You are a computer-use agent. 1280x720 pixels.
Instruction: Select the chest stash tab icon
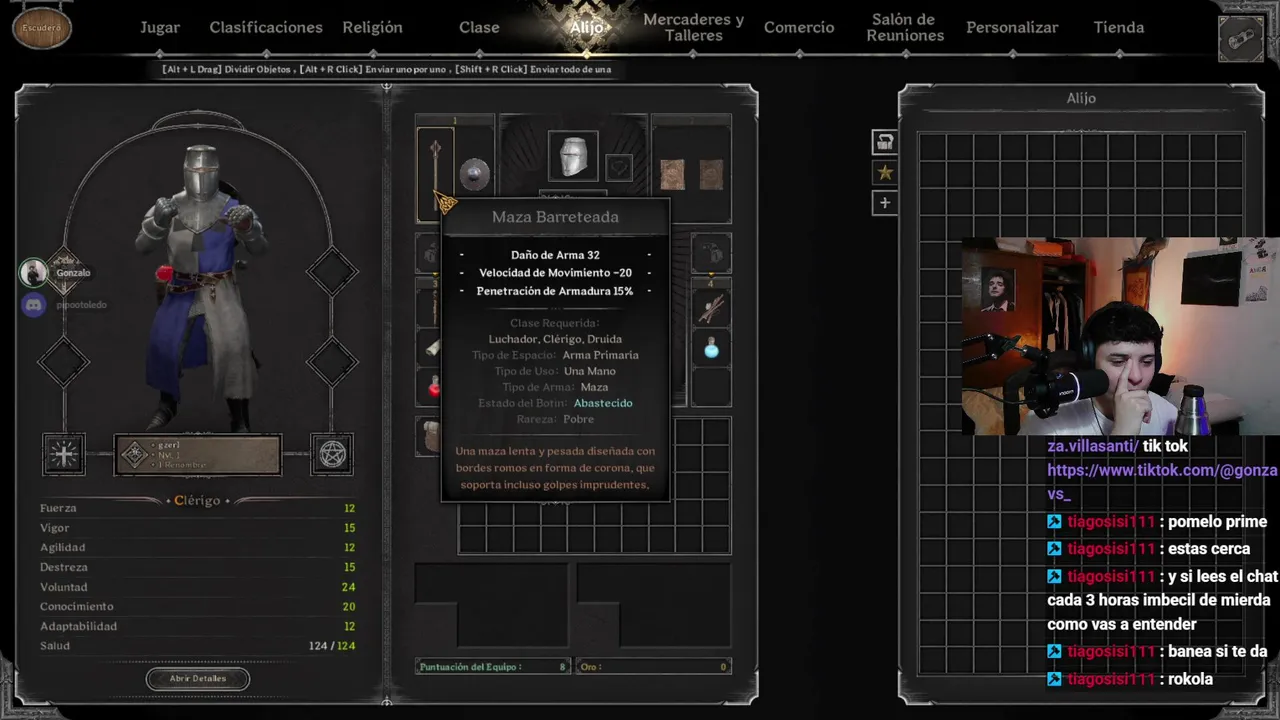pyautogui.click(x=884, y=142)
